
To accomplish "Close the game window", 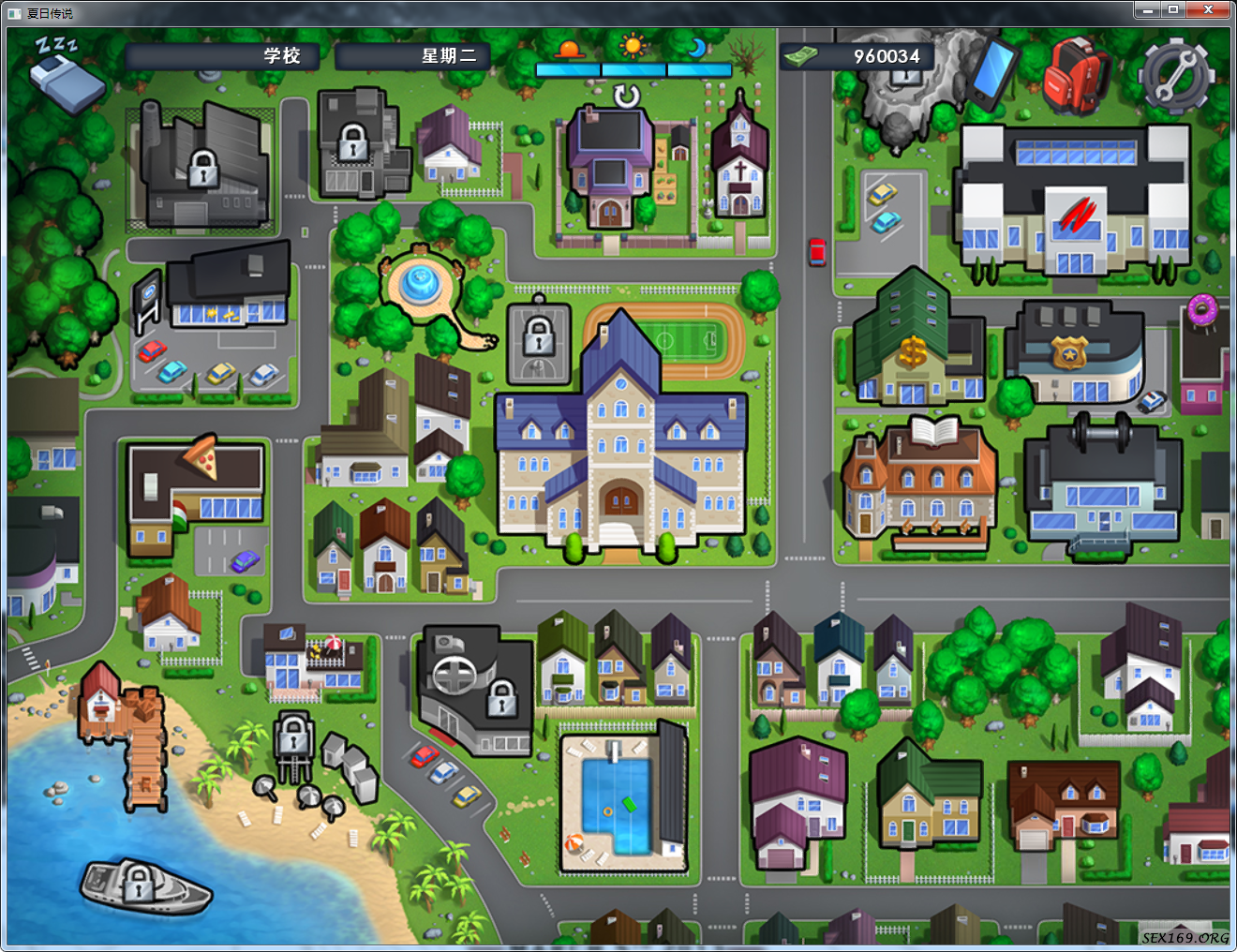I will coord(1208,10).
